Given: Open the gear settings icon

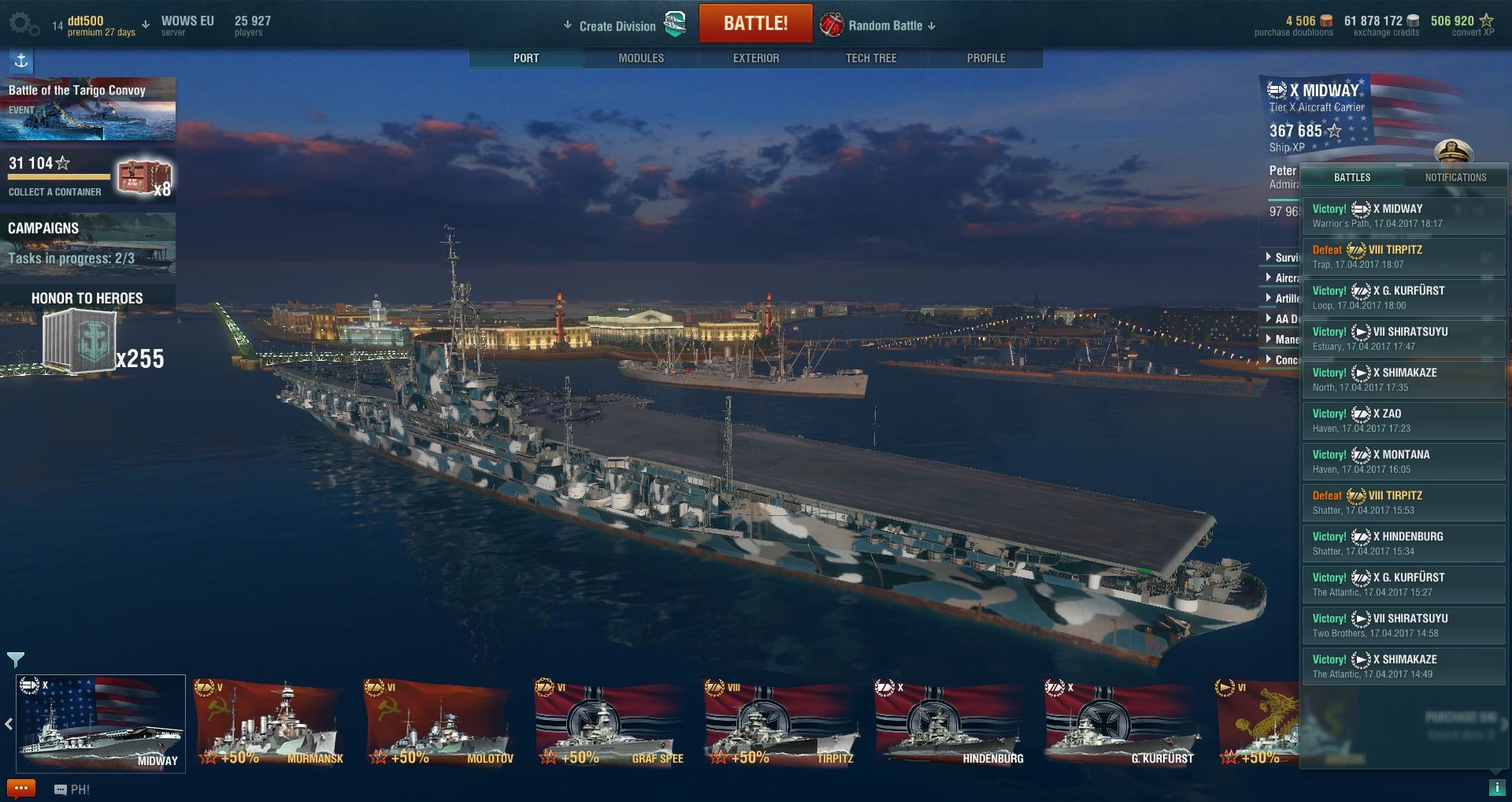Looking at the screenshot, I should tap(22, 24).
